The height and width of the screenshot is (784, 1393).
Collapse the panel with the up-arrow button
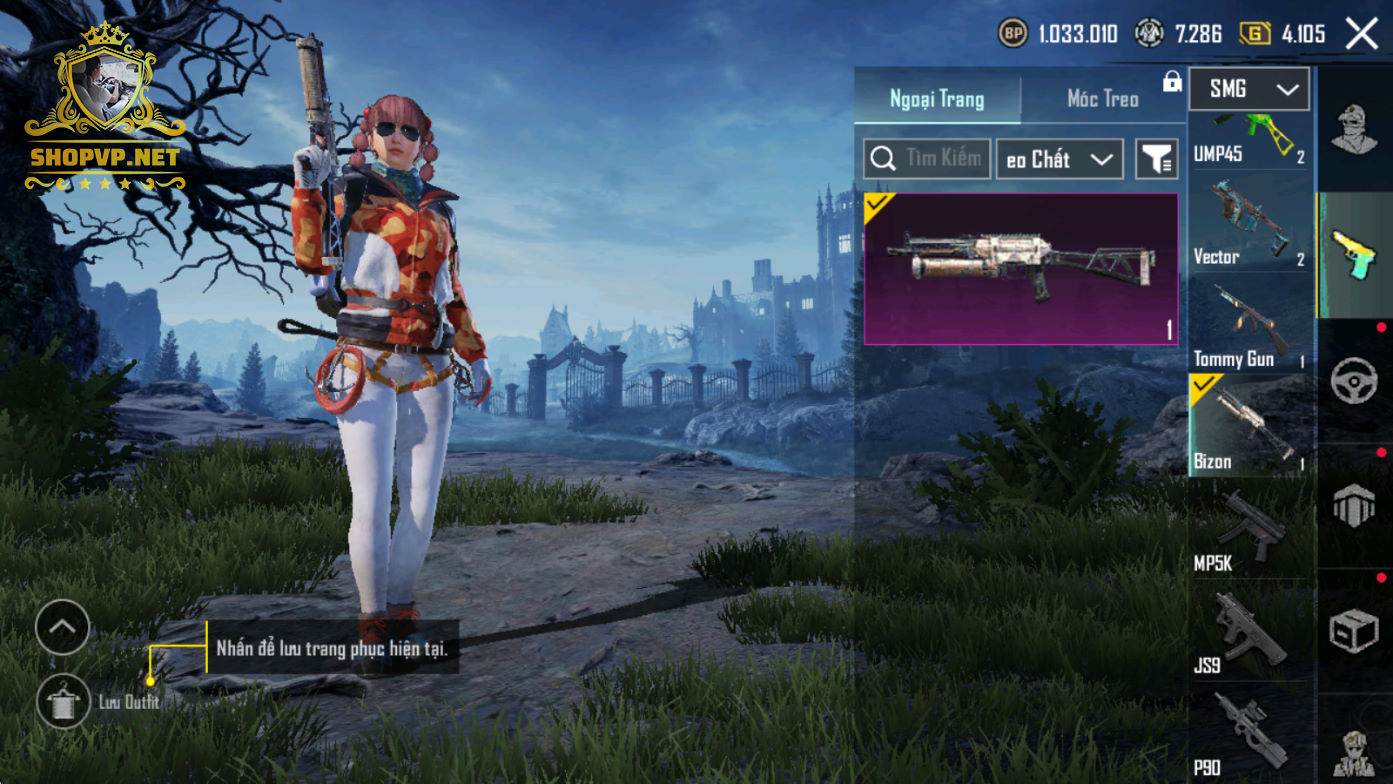tap(63, 627)
